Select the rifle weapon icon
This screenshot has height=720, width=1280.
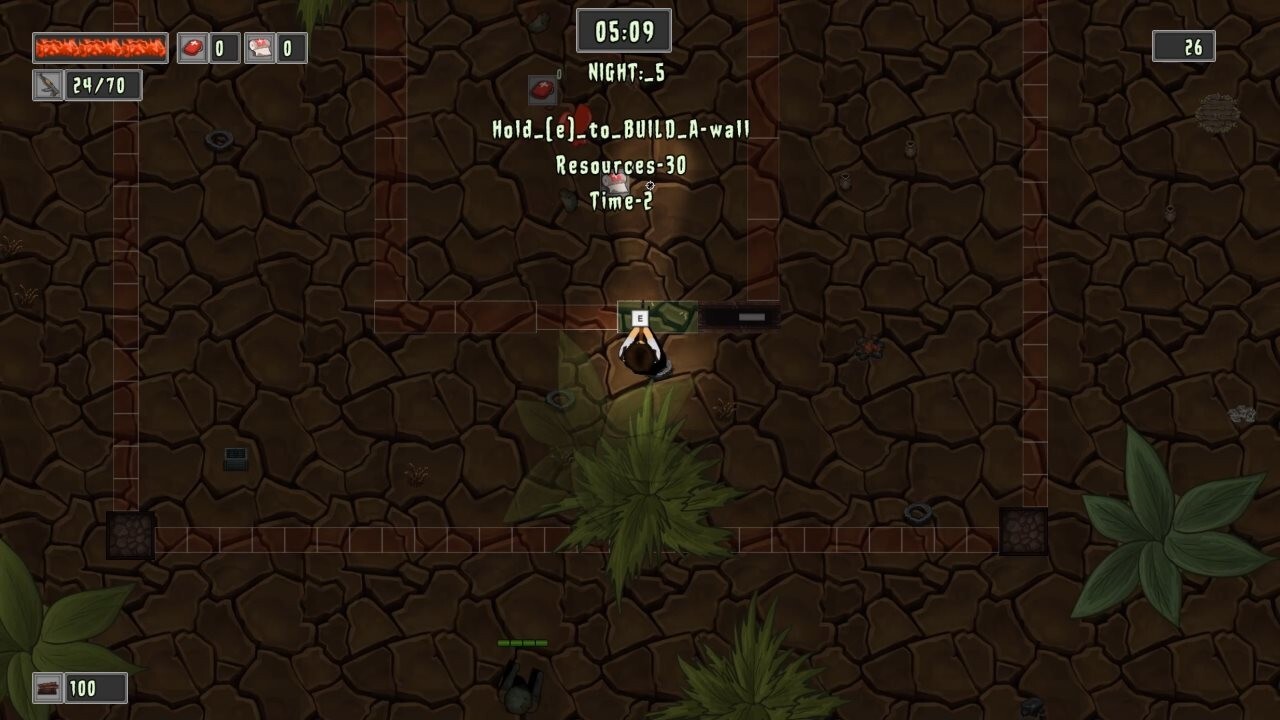click(46, 84)
